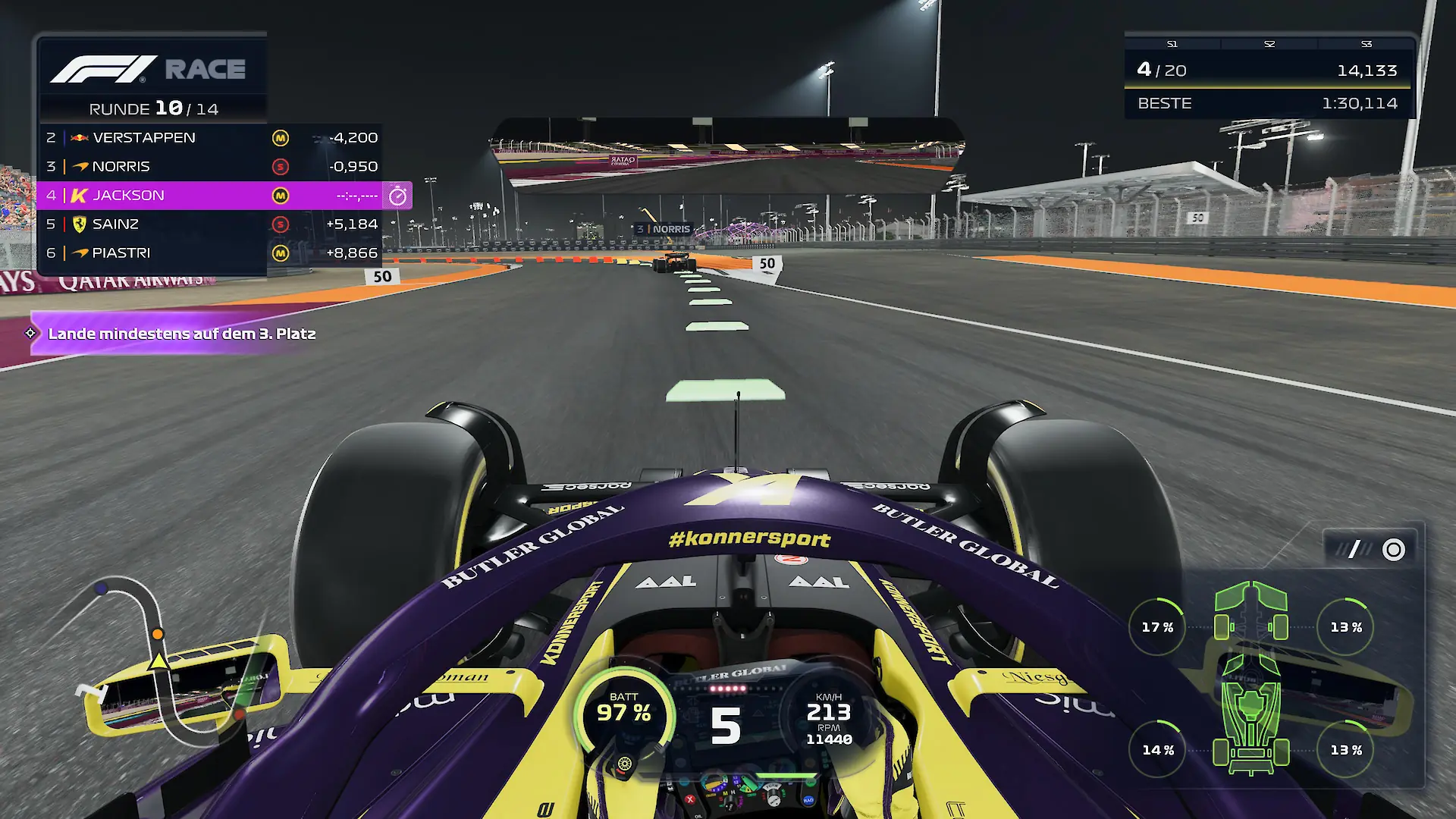The height and width of the screenshot is (819, 1456).
Task: Click the stopwatch icon beside Jackson
Action: (397, 196)
